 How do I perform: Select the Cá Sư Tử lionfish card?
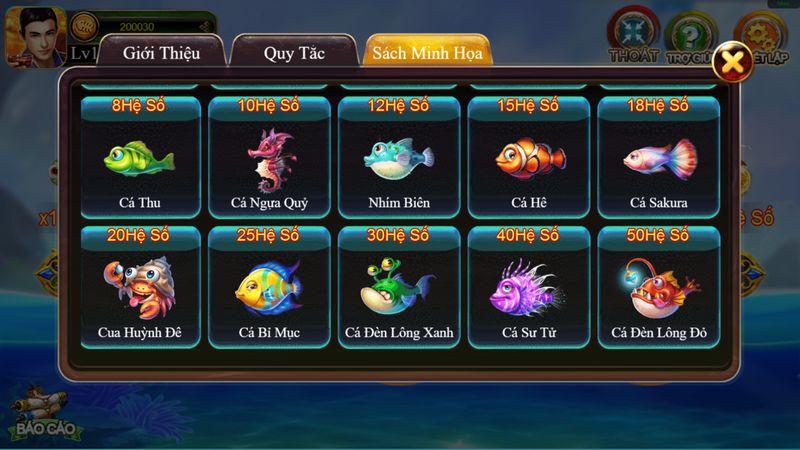click(x=527, y=287)
